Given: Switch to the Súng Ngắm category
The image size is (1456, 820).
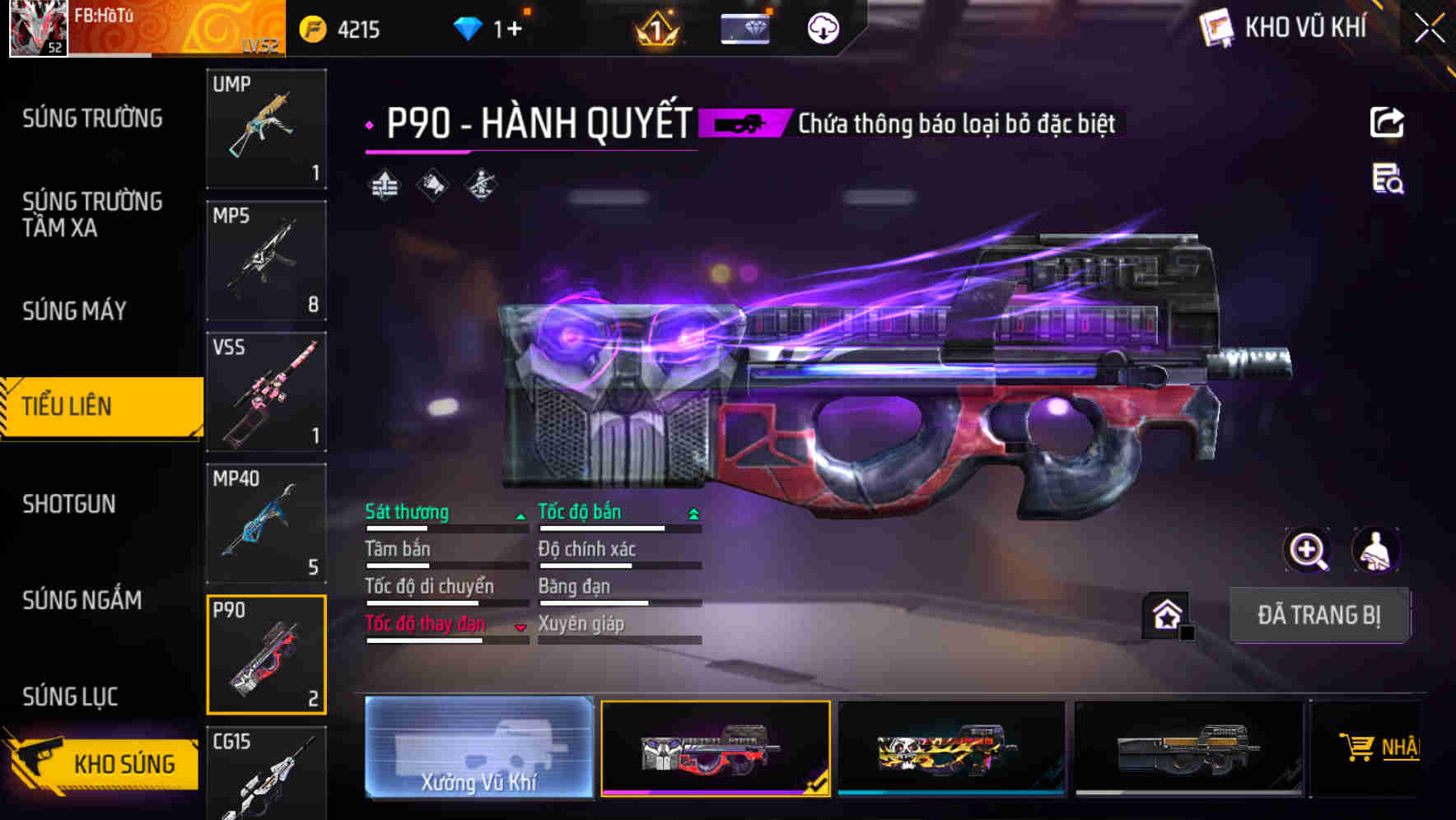Looking at the screenshot, I should [91, 600].
